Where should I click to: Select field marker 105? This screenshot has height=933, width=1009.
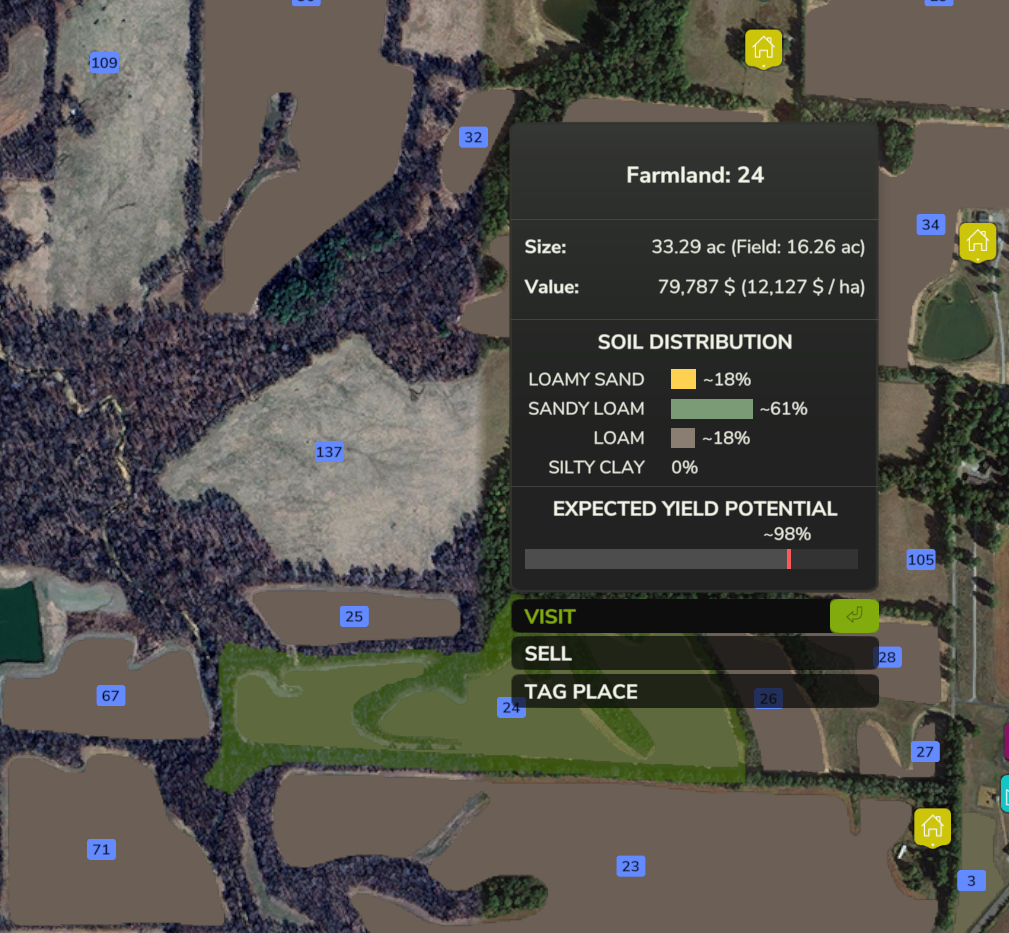point(920,560)
